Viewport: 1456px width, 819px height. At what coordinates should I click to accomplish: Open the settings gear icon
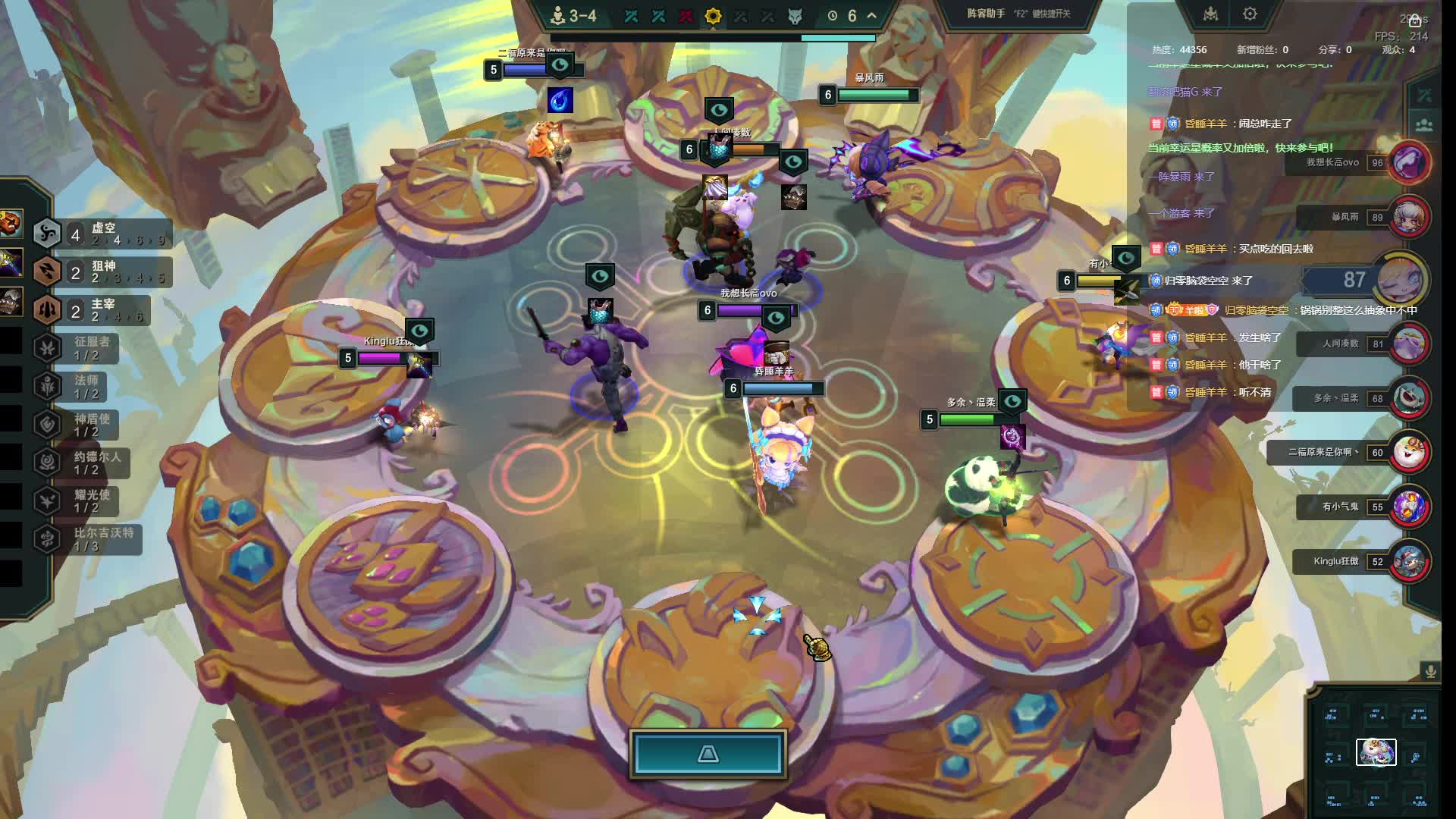point(1250,14)
